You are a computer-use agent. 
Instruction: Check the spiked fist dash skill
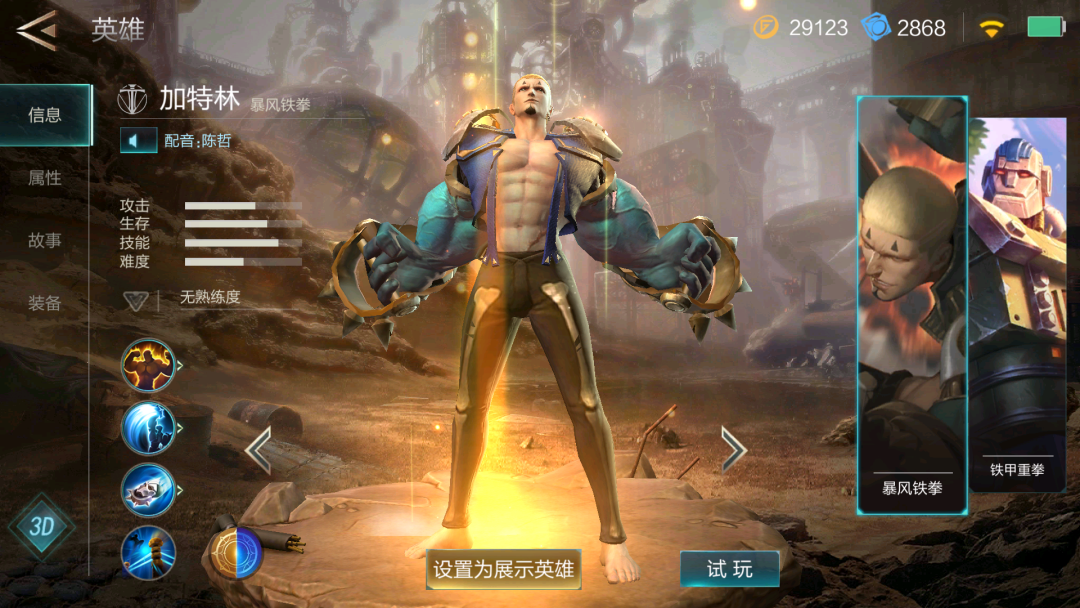click(x=148, y=490)
